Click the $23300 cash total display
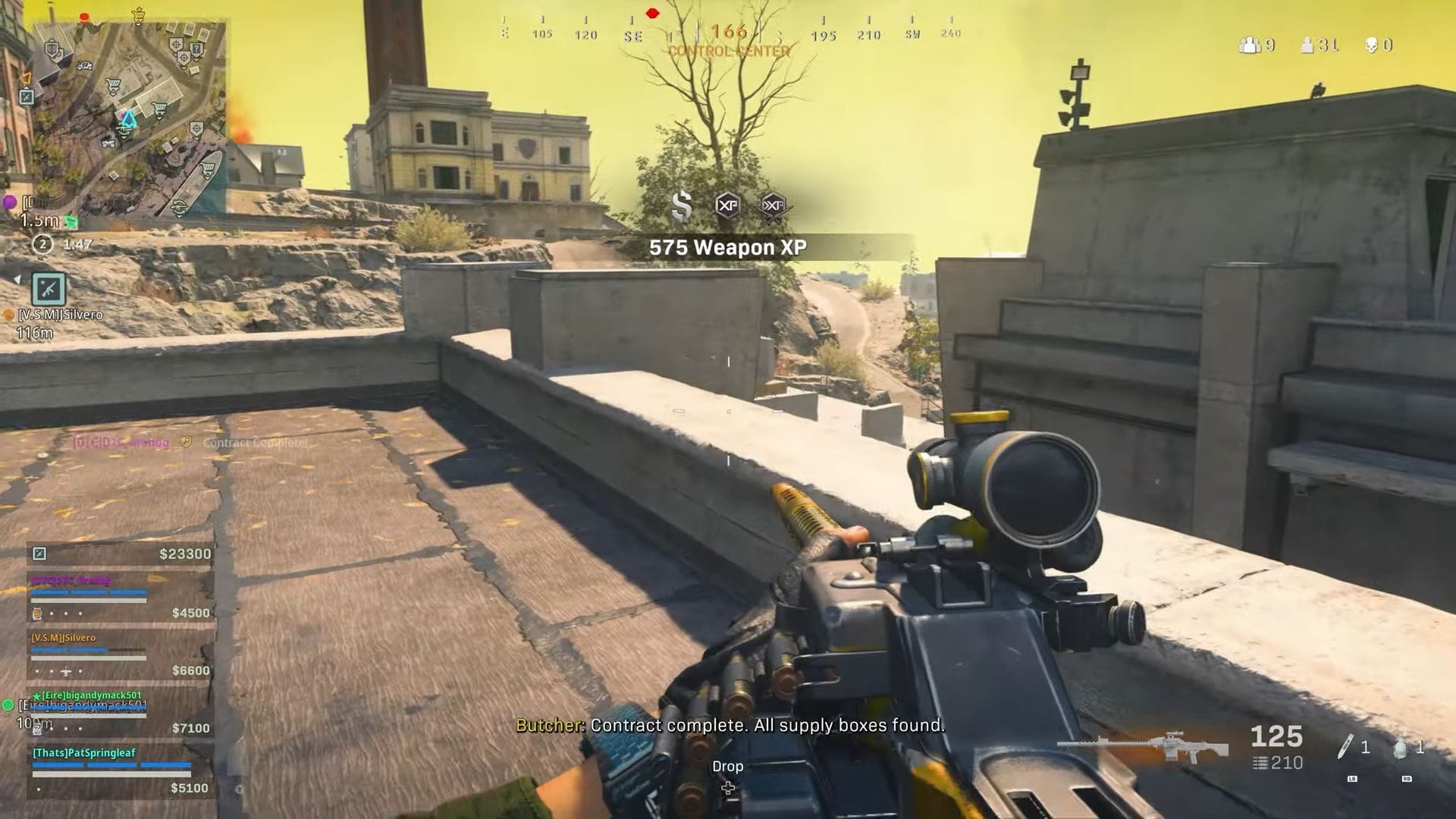 pyautogui.click(x=185, y=554)
